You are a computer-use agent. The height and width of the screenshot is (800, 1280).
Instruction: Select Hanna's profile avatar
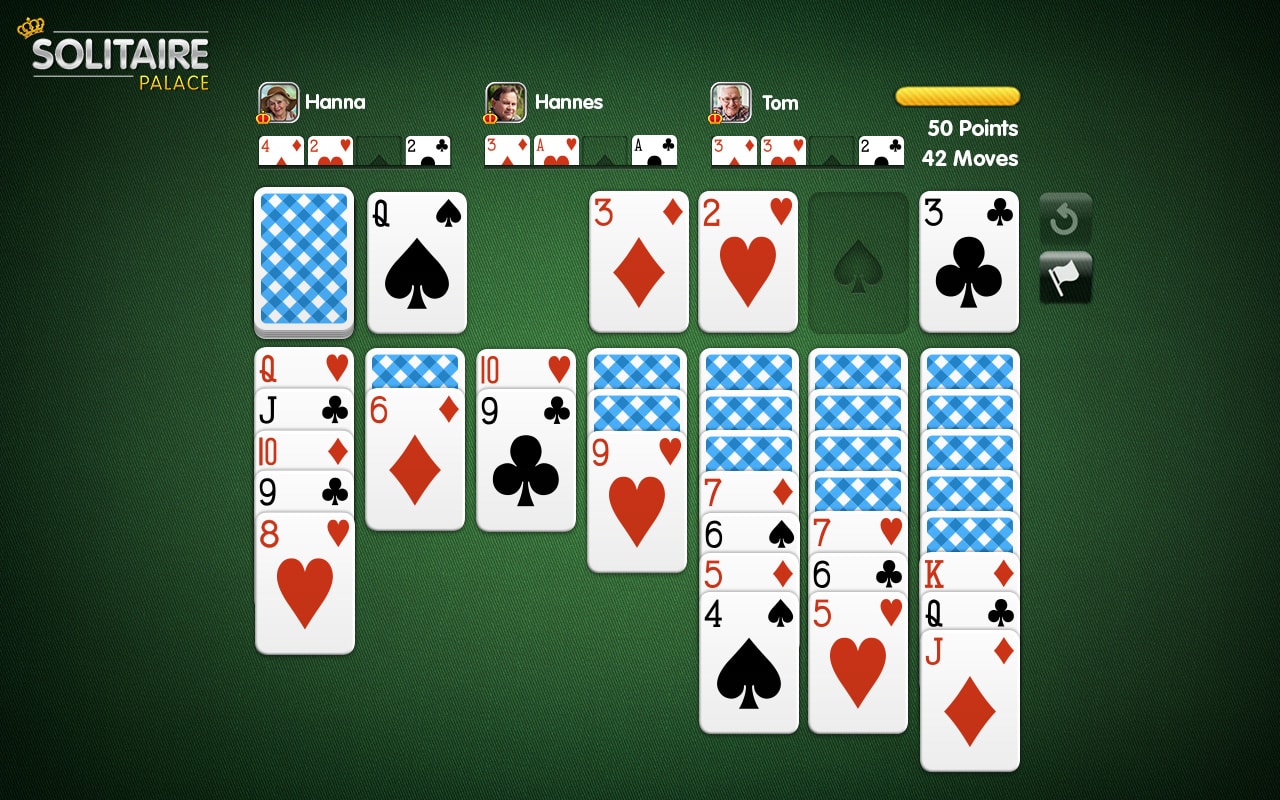(278, 101)
